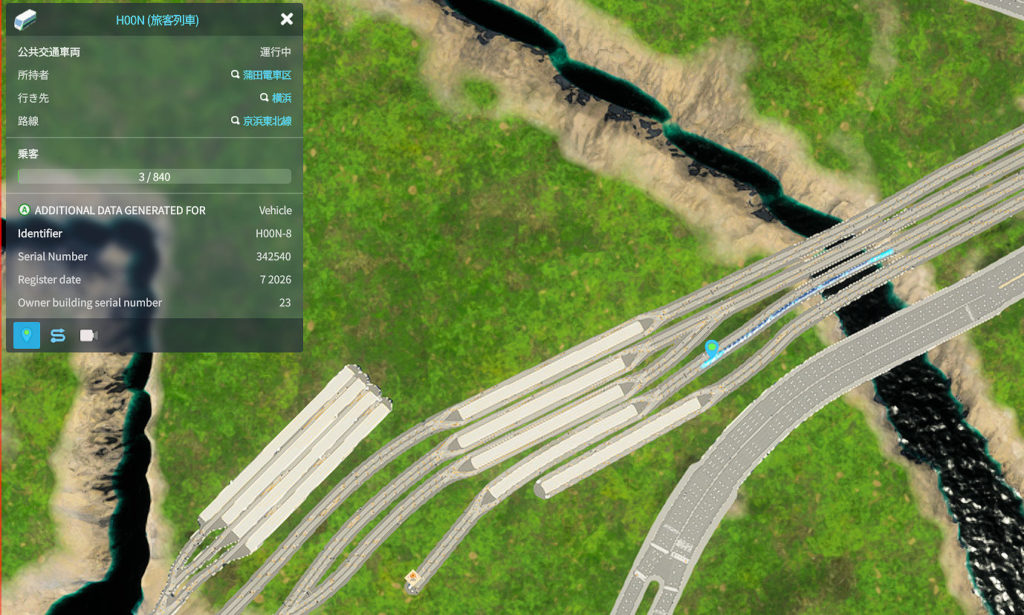The width and height of the screenshot is (1024, 615).
Task: Open the 京浜東北線 route link
Action: click(266, 121)
